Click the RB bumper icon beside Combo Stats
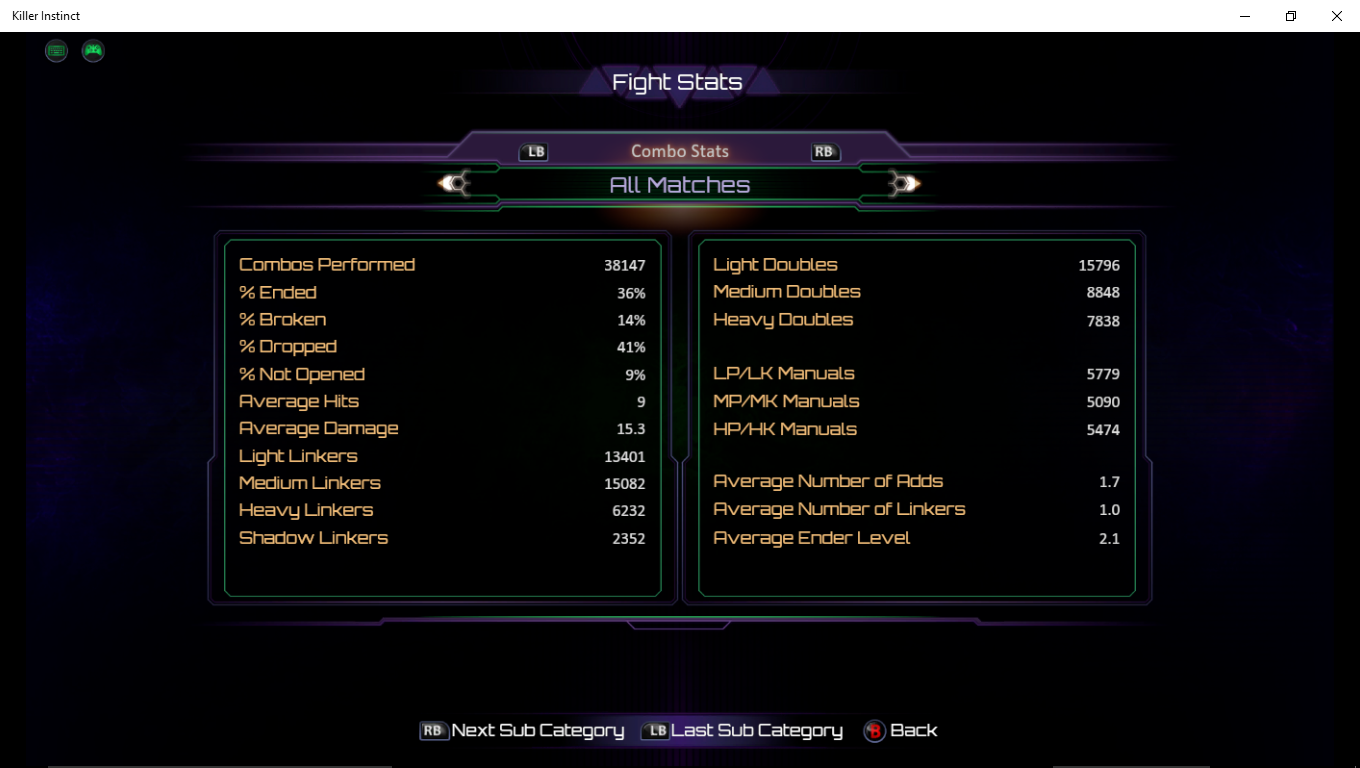The height and width of the screenshot is (768, 1360). click(824, 151)
